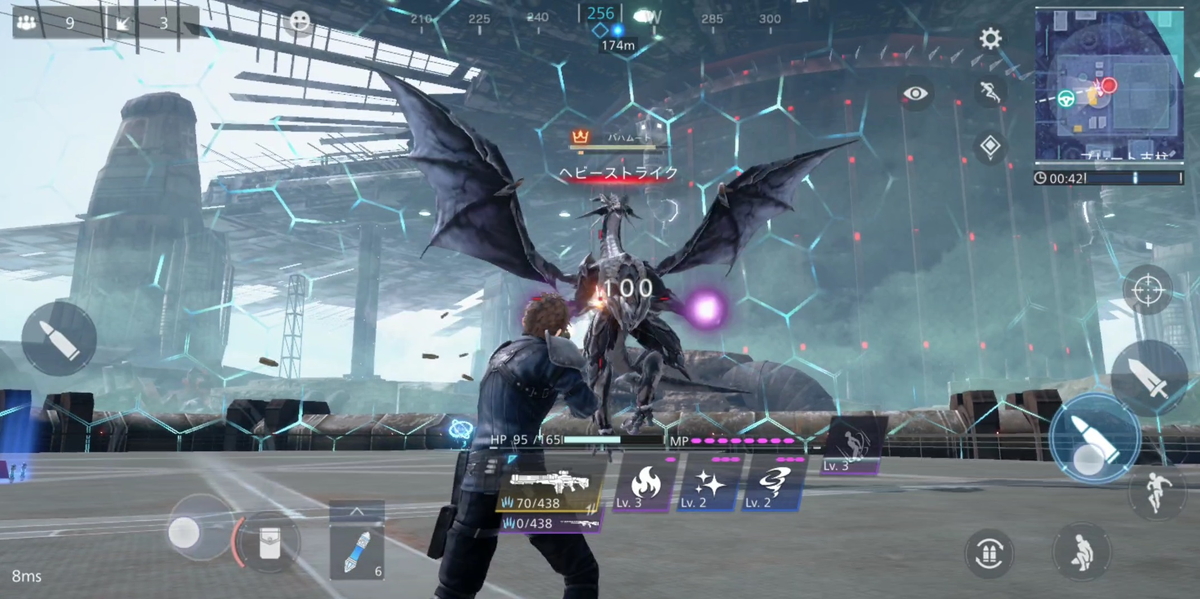1200x599 pixels.
Task: Open the settings gear menu
Action: [990, 39]
